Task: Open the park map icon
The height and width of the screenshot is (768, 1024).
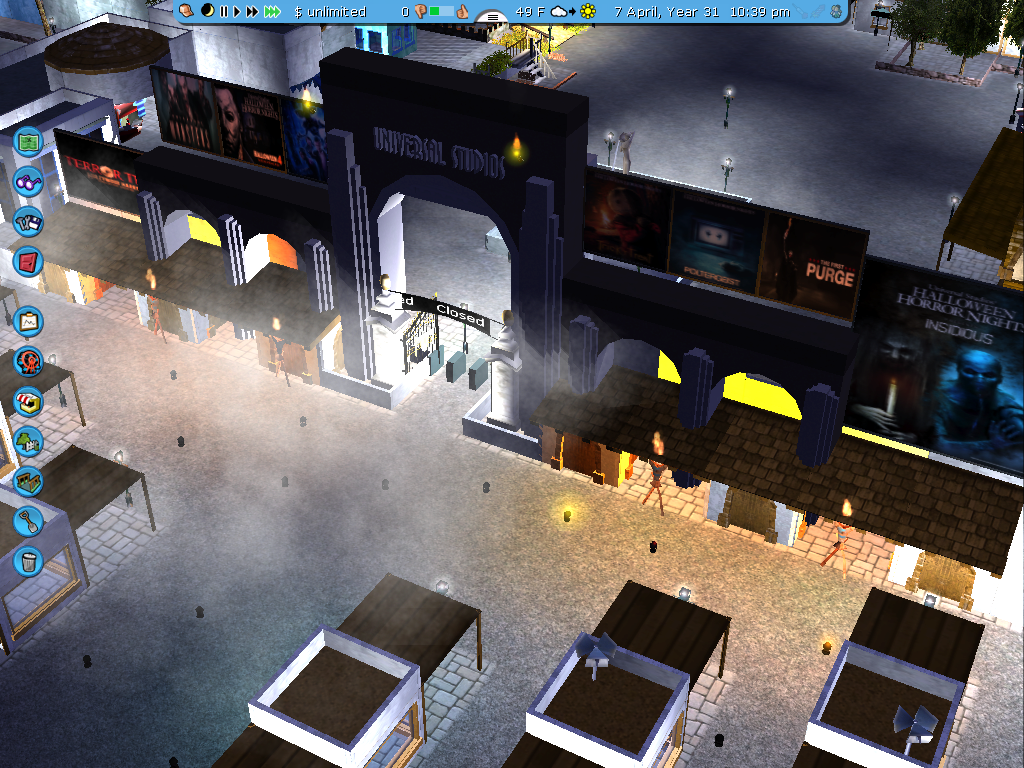Action: pos(28,141)
